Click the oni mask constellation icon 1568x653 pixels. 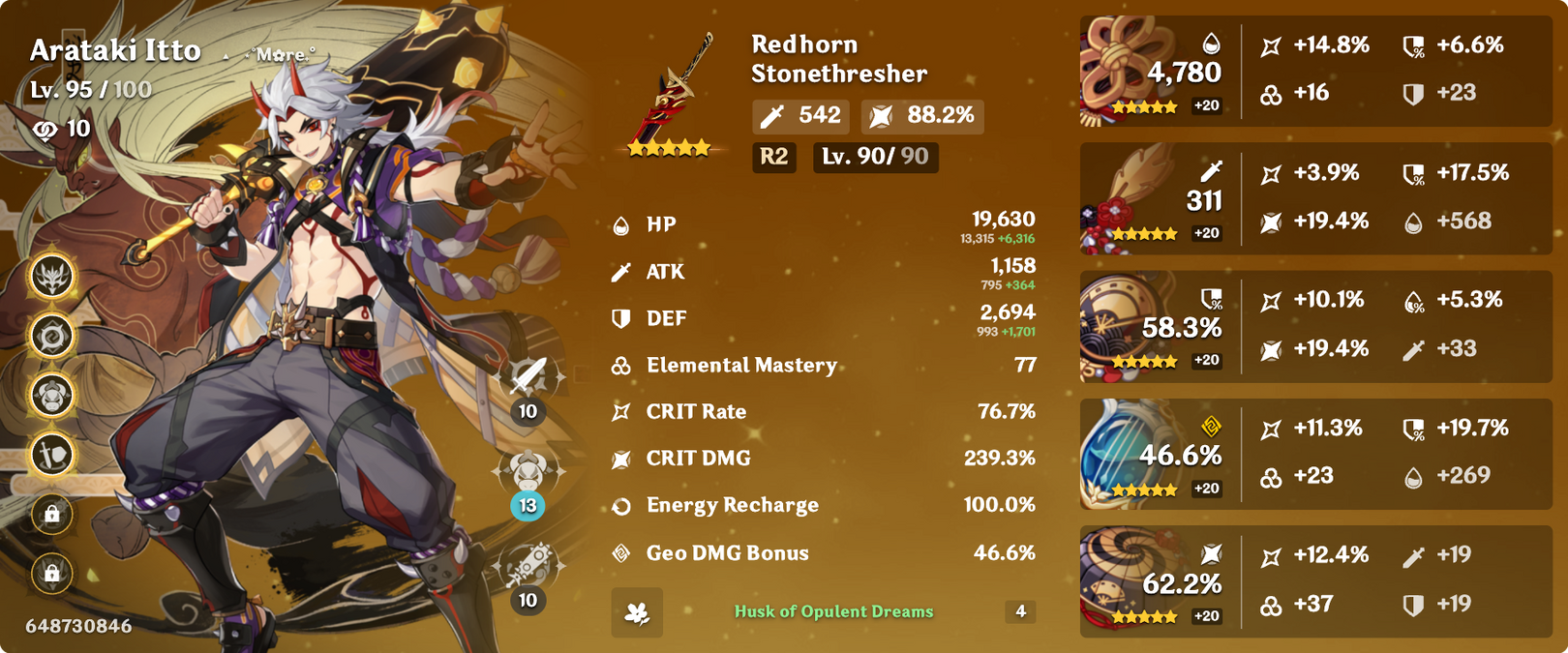coord(52,278)
